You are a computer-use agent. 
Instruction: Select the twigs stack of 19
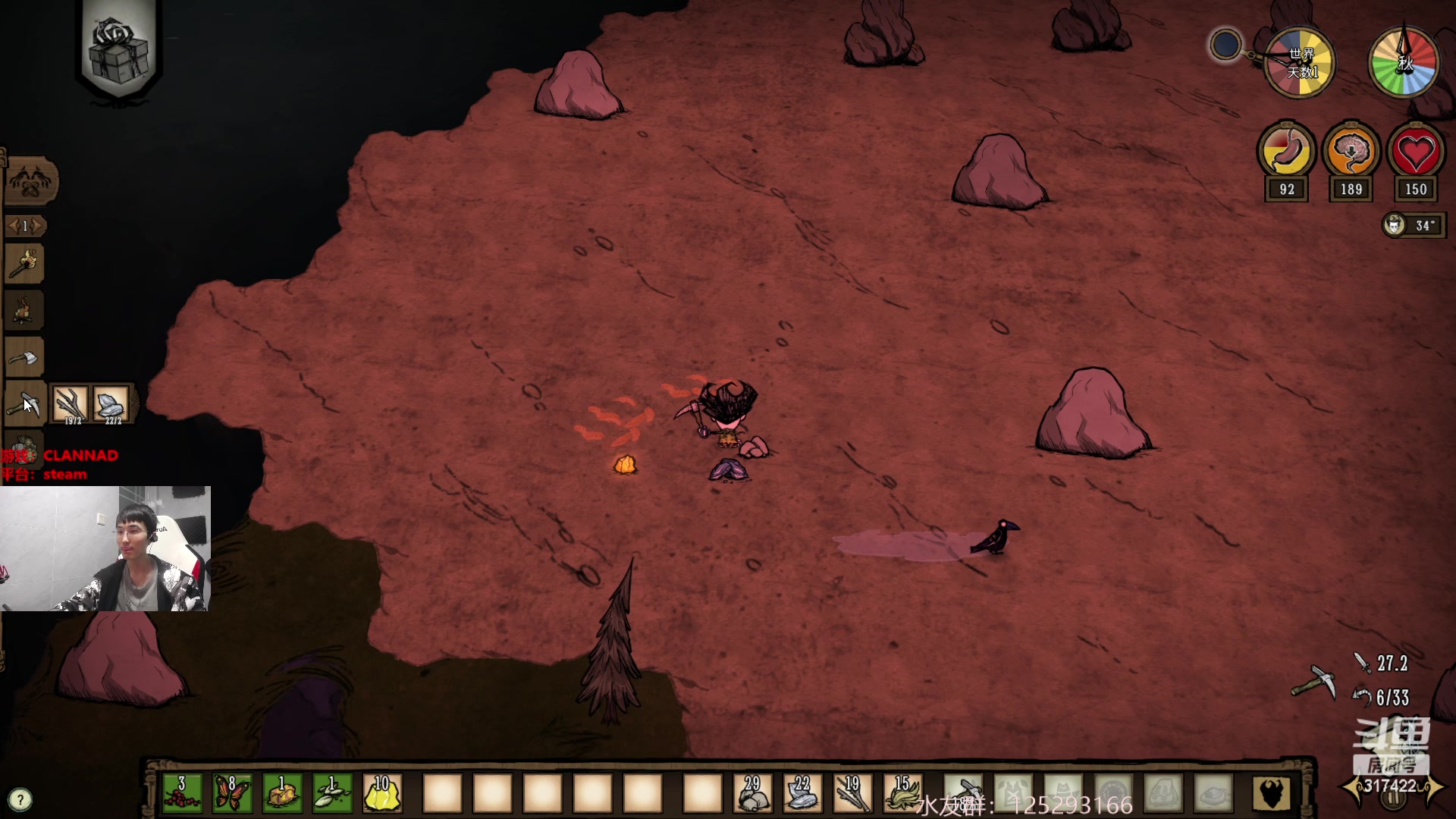tap(852, 793)
